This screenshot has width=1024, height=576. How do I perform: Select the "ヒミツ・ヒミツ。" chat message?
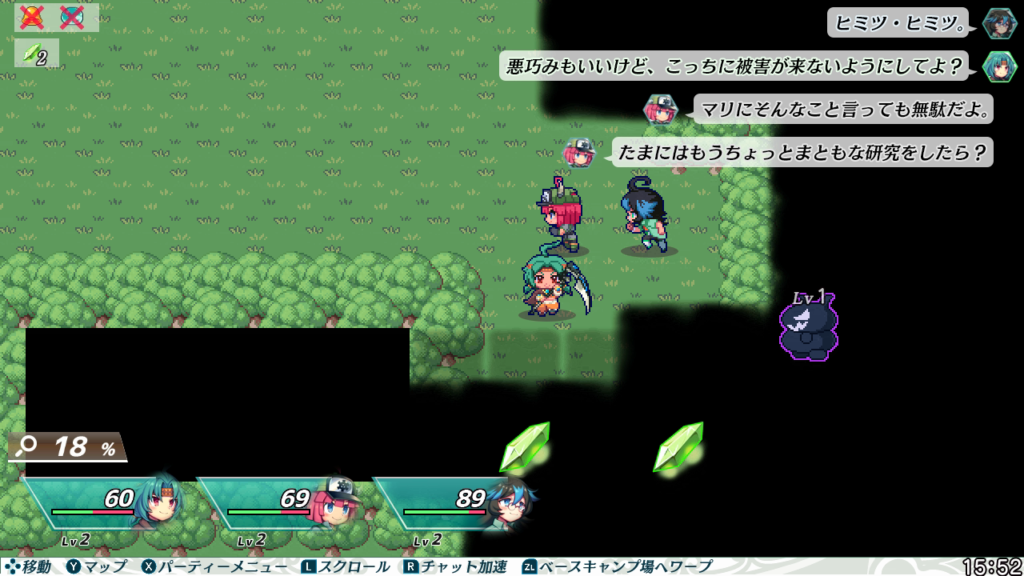(901, 22)
